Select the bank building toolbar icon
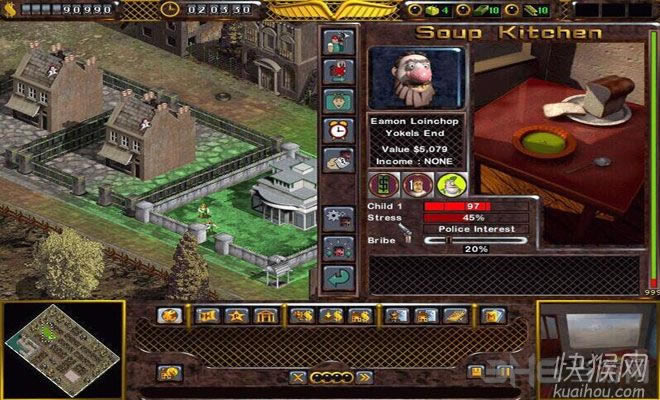 coord(264,316)
